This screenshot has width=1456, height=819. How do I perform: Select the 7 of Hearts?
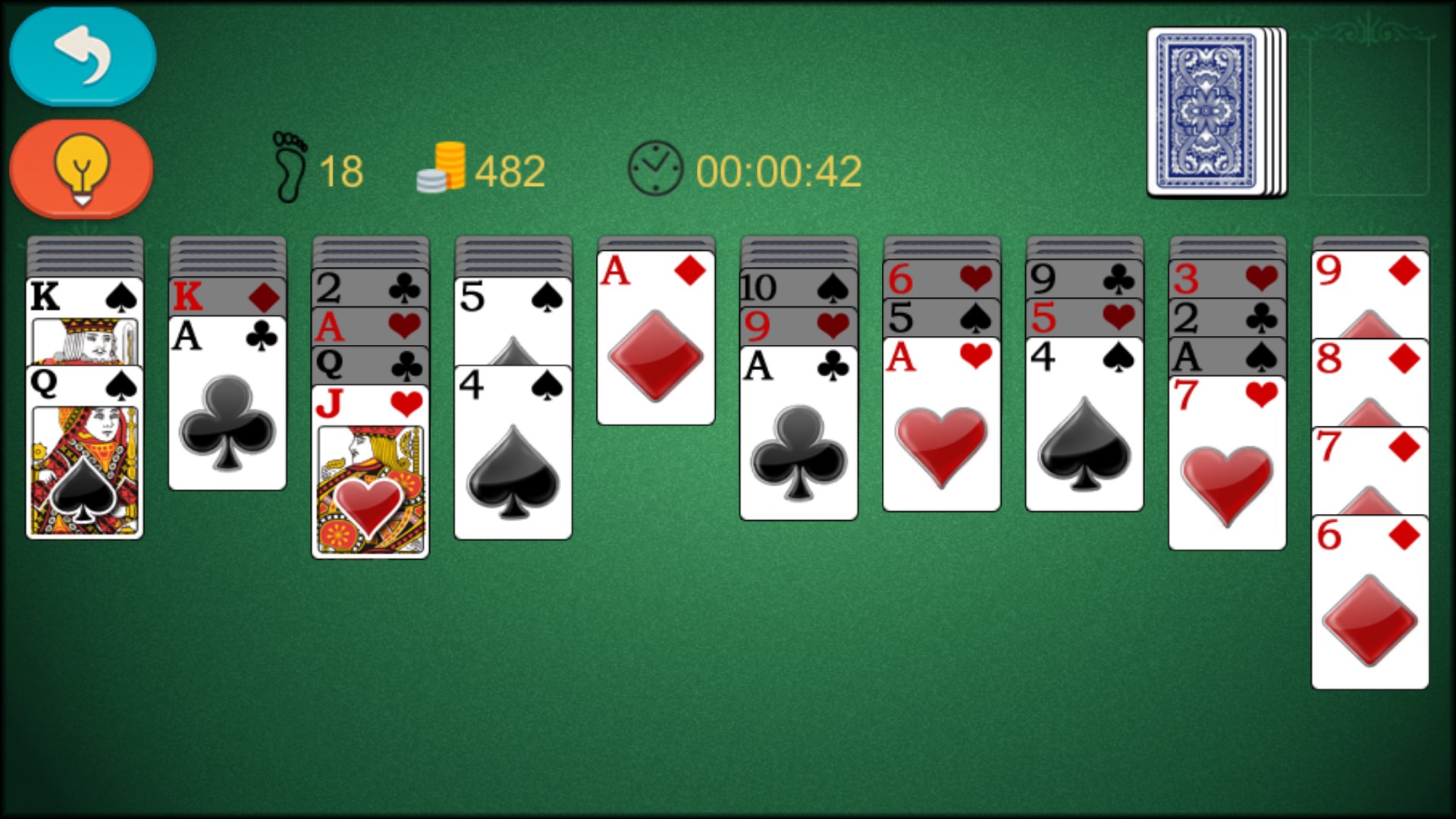(x=1227, y=455)
